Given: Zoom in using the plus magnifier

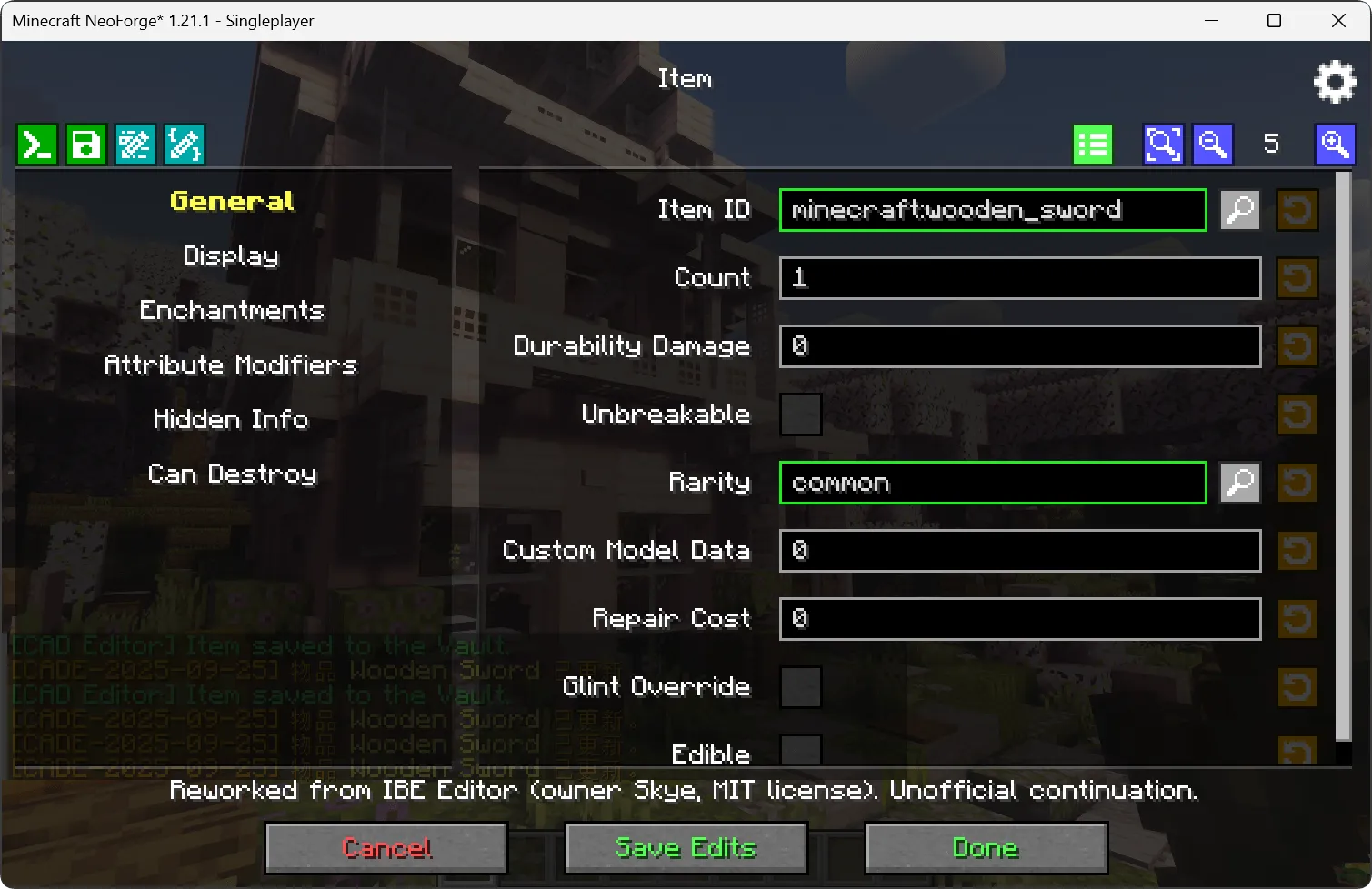Looking at the screenshot, I should (1335, 144).
